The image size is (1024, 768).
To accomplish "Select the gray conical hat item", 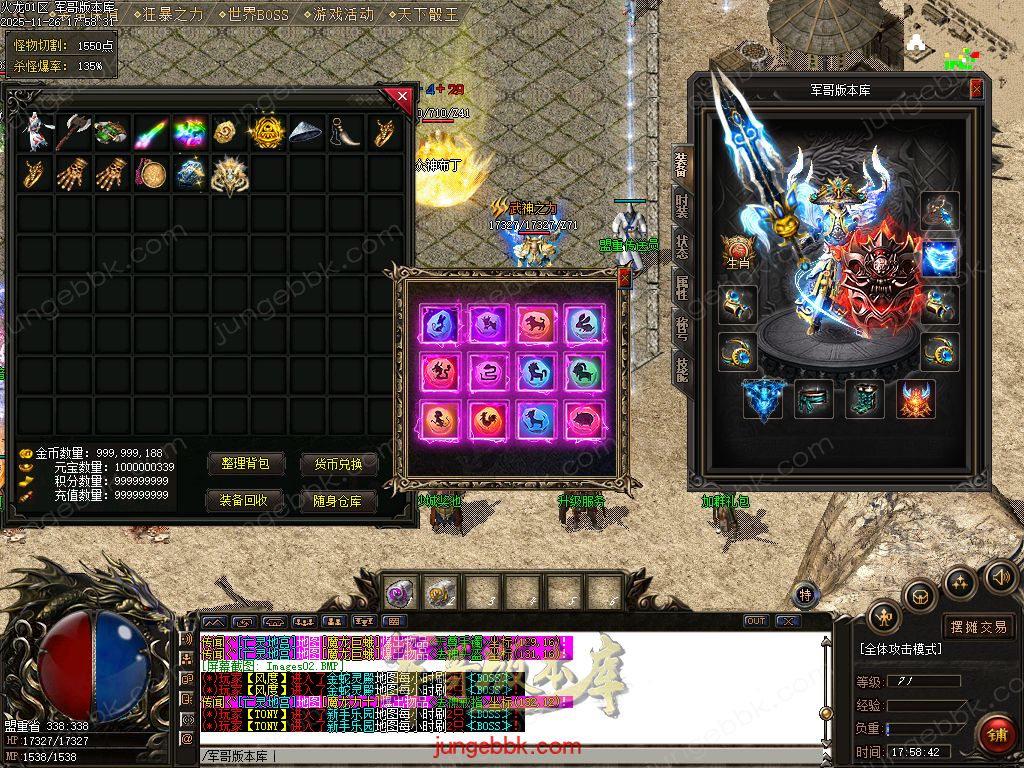I will click(306, 132).
